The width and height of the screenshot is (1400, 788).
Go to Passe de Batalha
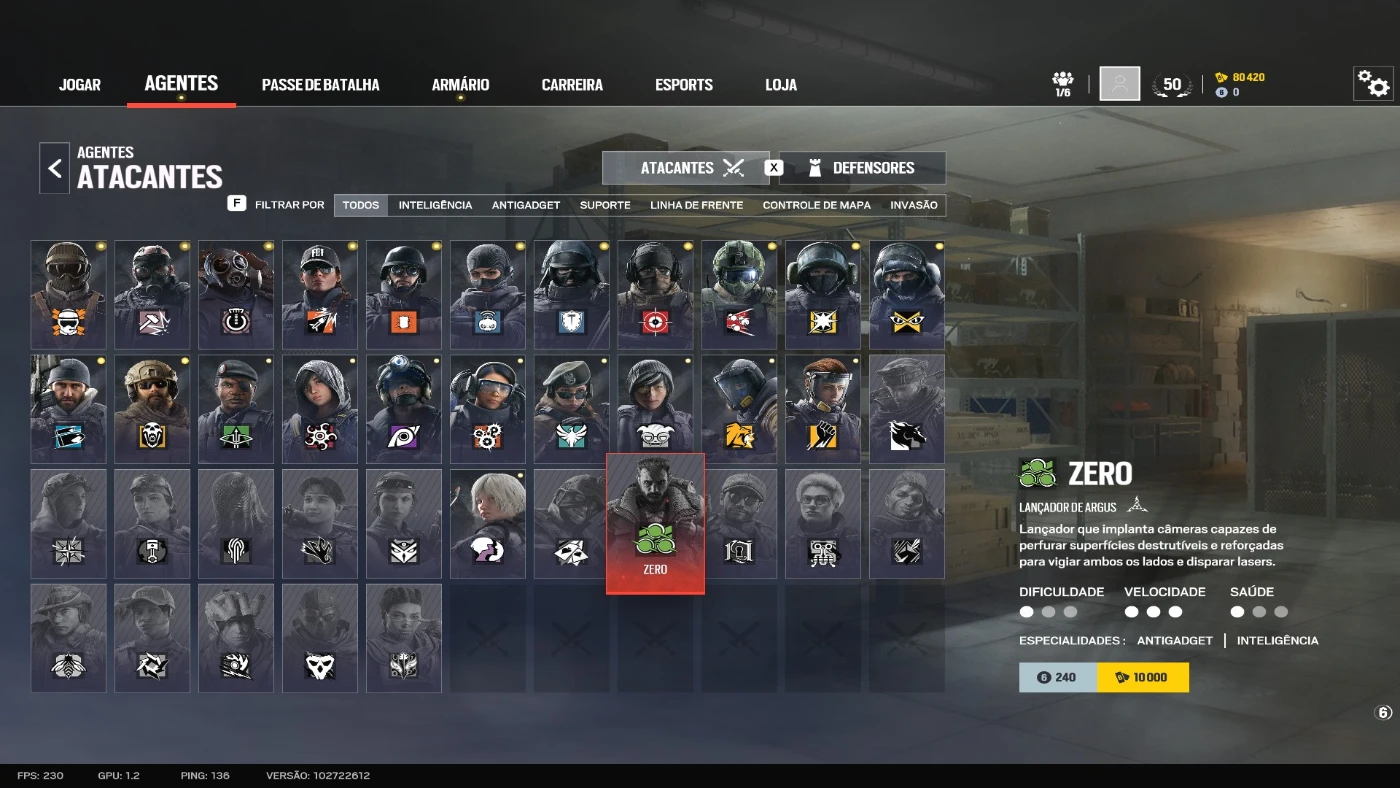tap(320, 85)
